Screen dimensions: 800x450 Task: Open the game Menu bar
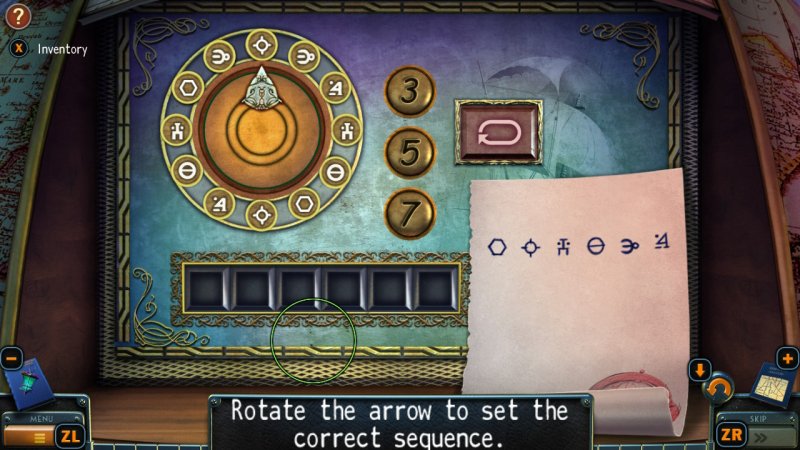[x=40, y=435]
